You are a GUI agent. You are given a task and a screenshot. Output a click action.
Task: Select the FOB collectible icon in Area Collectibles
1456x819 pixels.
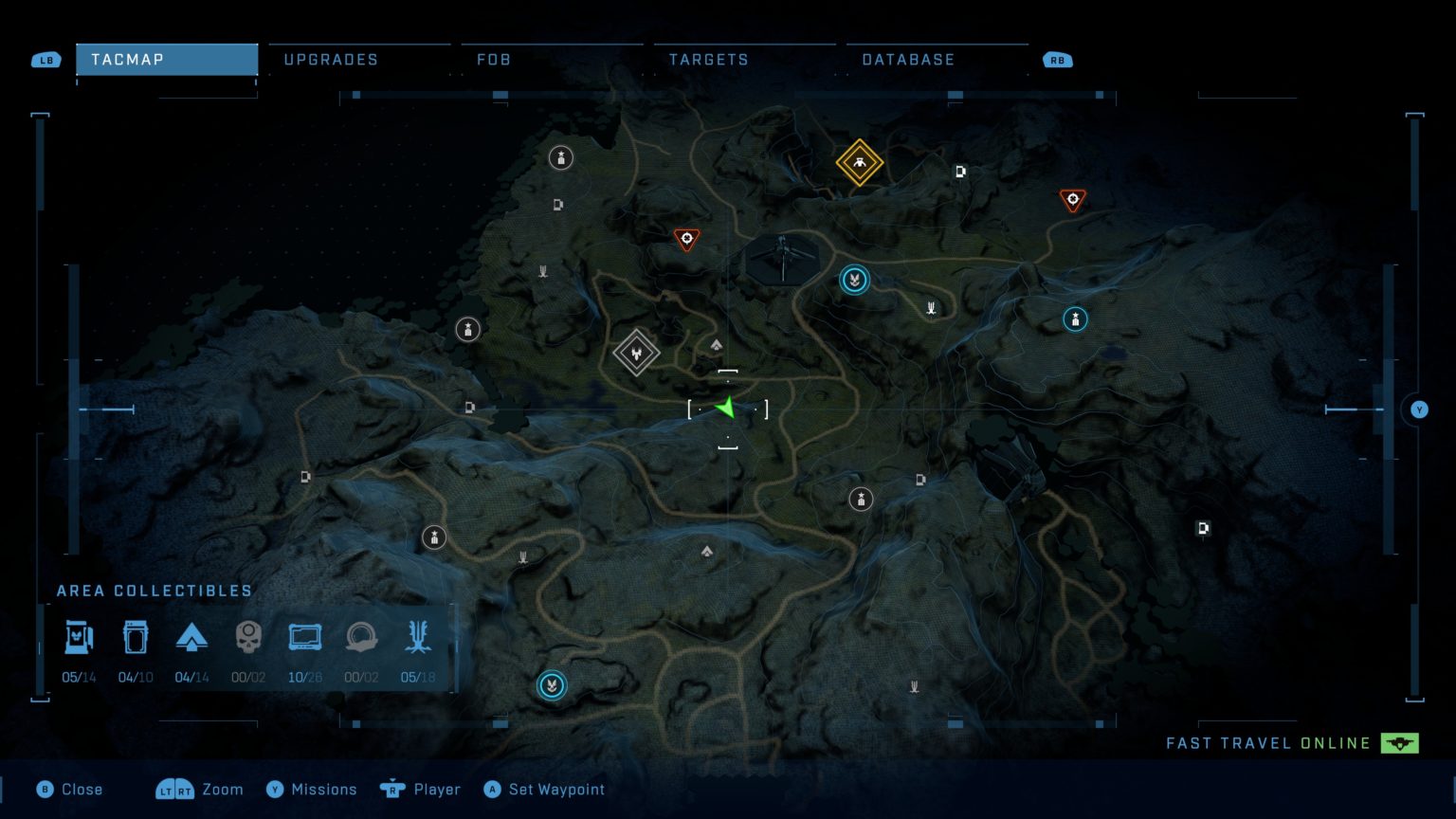click(x=192, y=637)
